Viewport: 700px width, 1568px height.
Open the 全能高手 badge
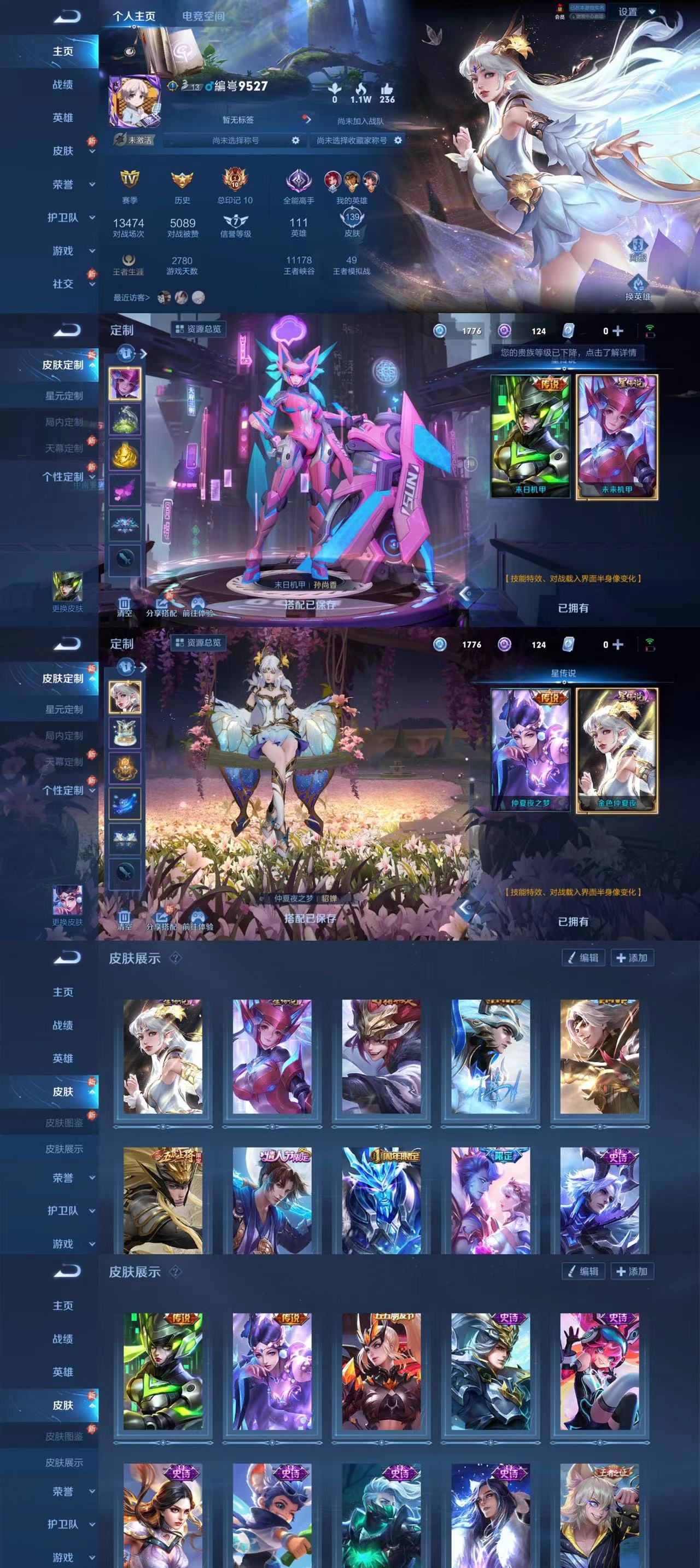[298, 186]
